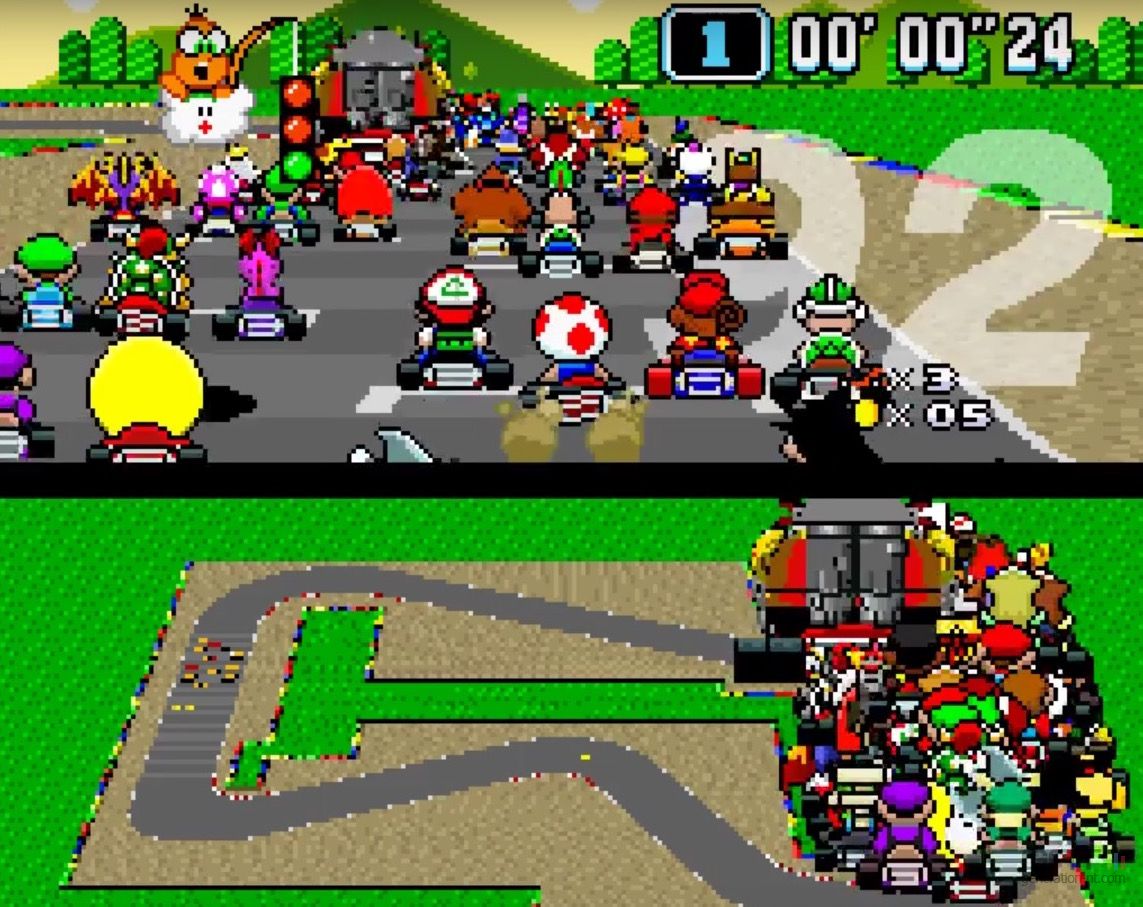Select the track overview map
1143x907 pixels.
(420, 720)
